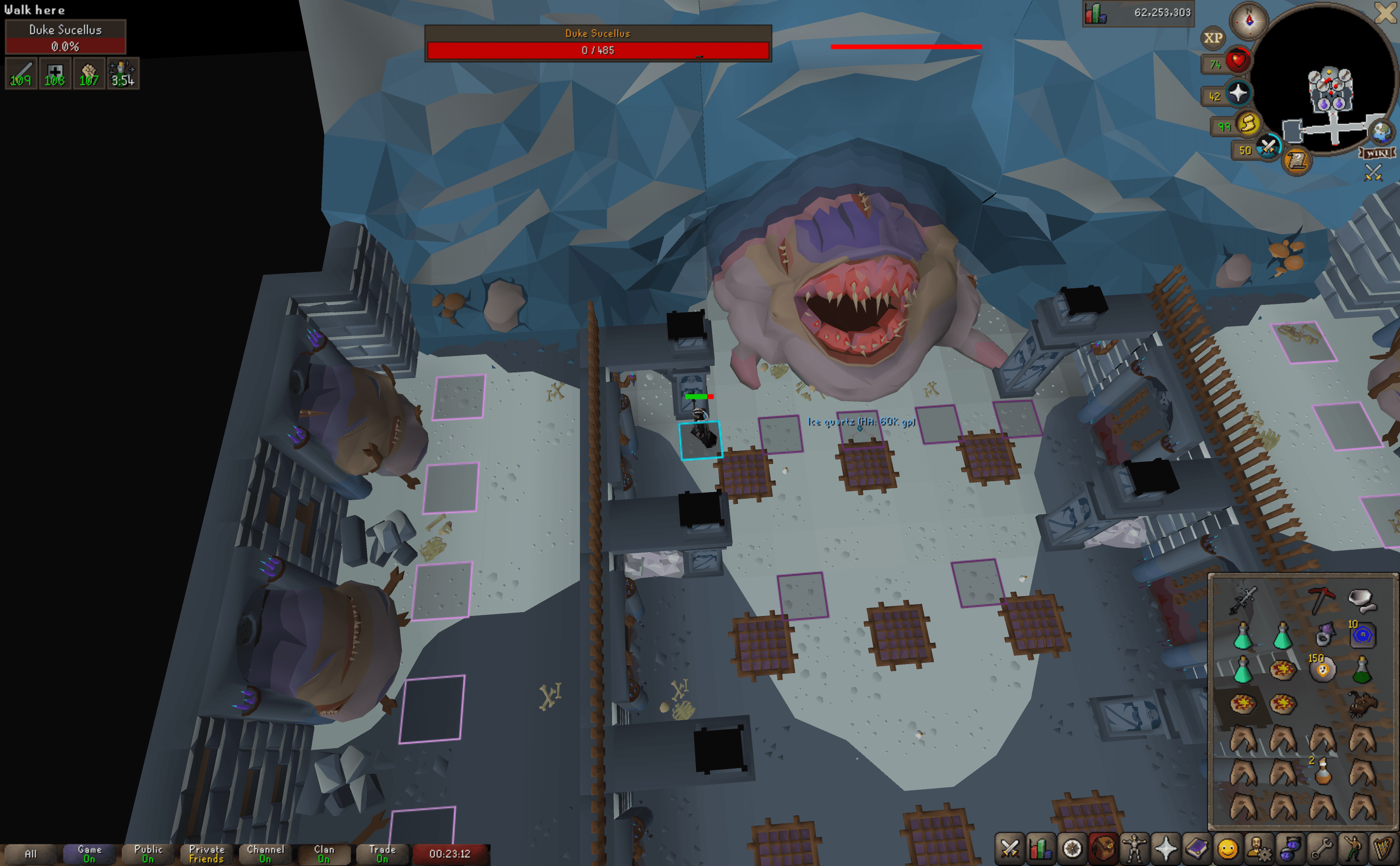Open the World Map globe on minimap

tap(1381, 132)
